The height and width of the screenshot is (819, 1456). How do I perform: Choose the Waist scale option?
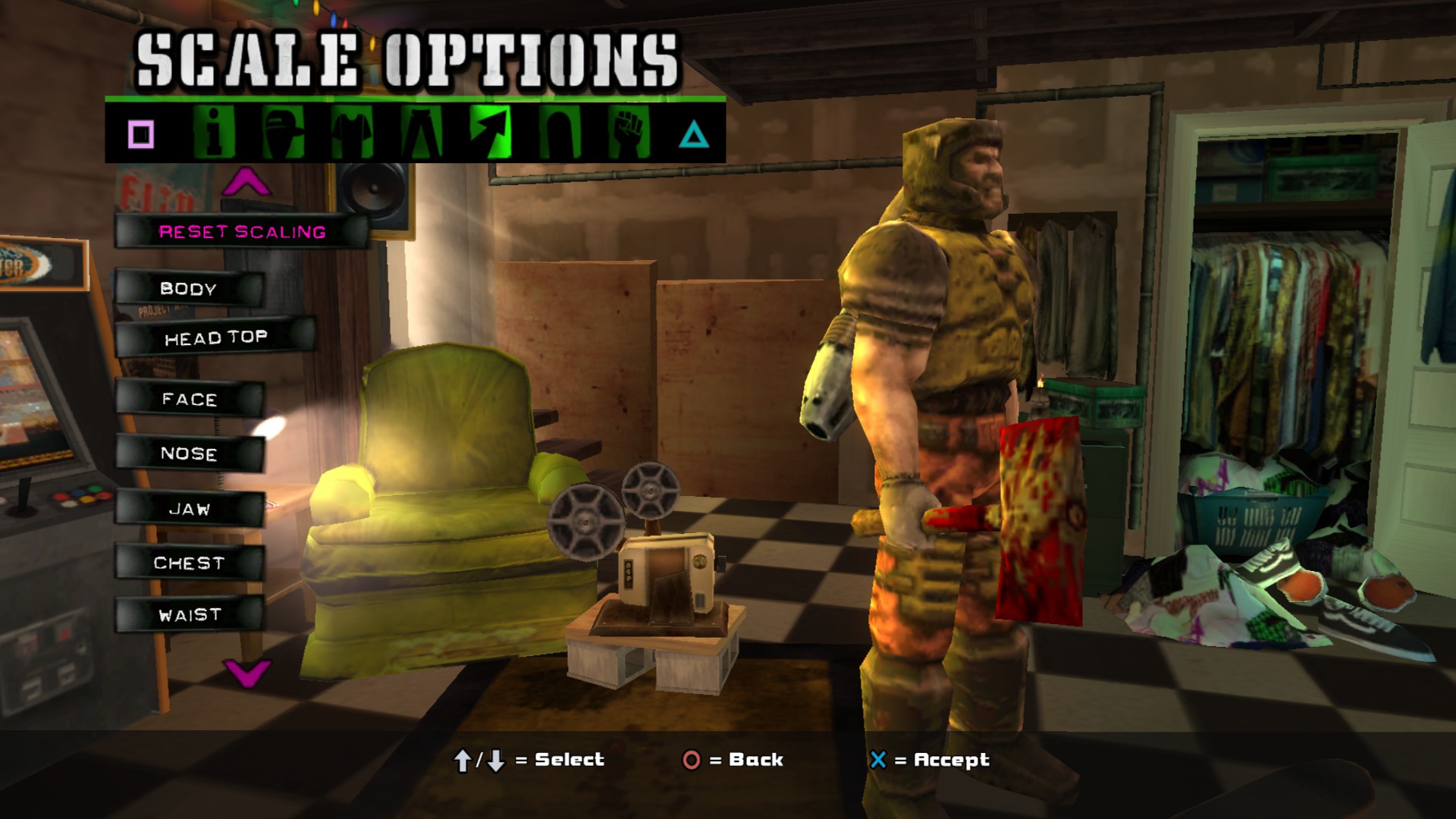click(x=190, y=615)
